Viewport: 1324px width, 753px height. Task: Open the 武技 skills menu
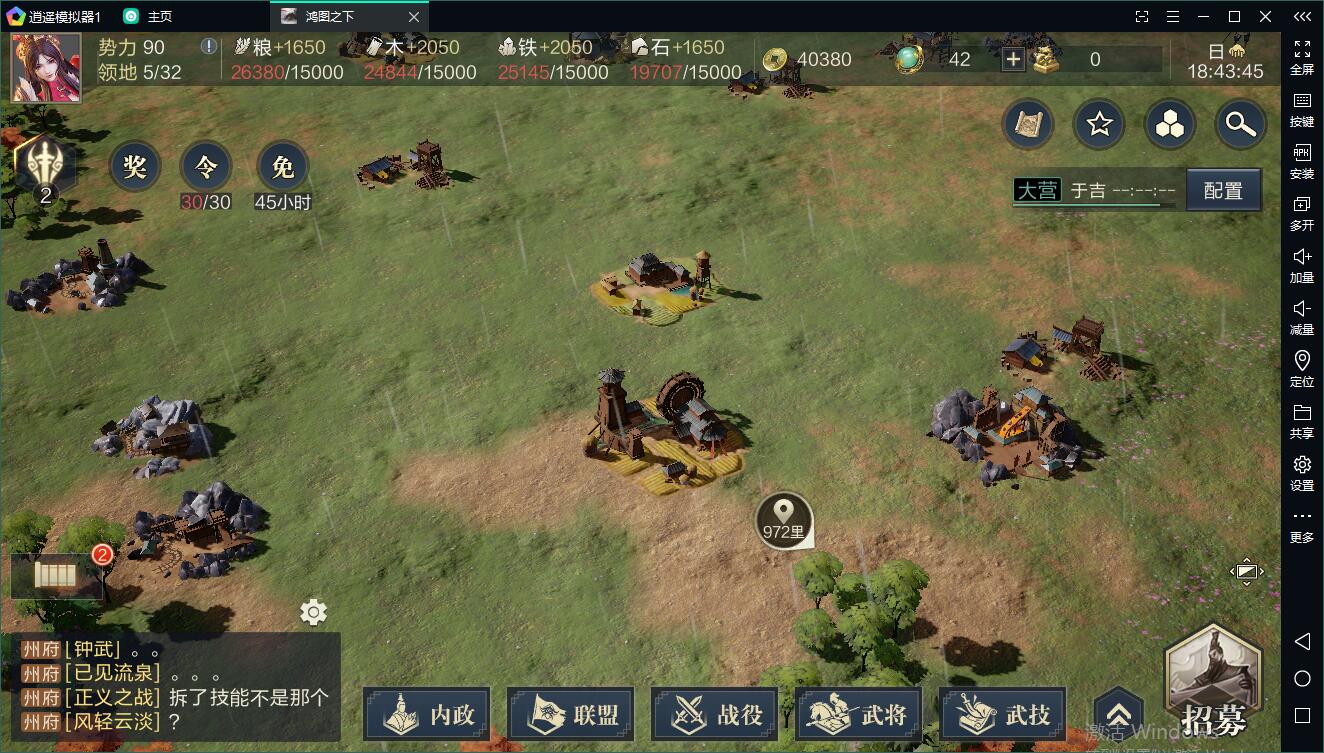point(1003,715)
